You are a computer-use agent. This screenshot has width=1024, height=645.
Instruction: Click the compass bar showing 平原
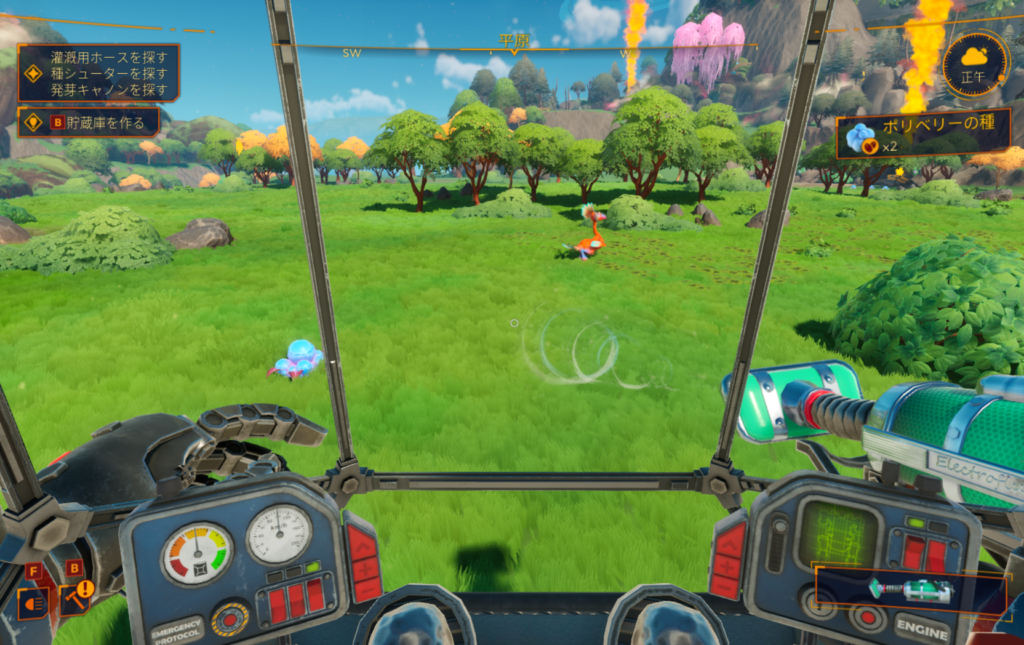pyautogui.click(x=513, y=45)
